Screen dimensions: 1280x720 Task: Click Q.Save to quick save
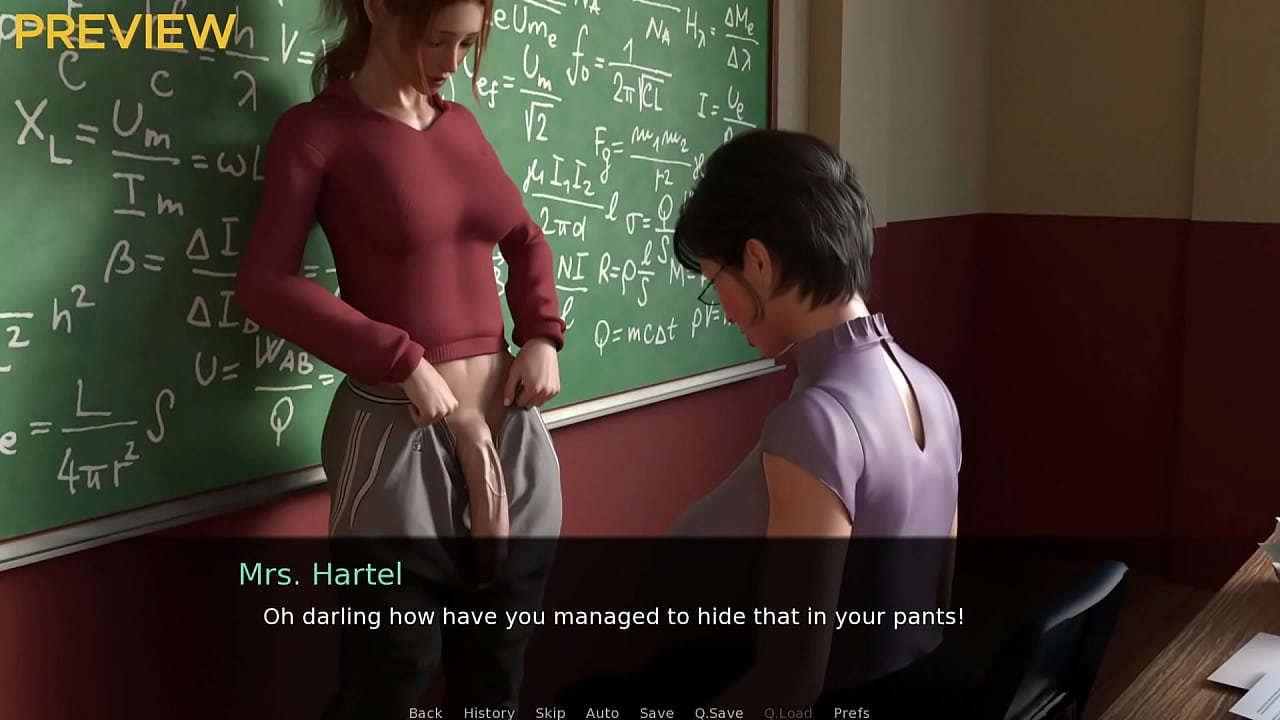coord(718,712)
